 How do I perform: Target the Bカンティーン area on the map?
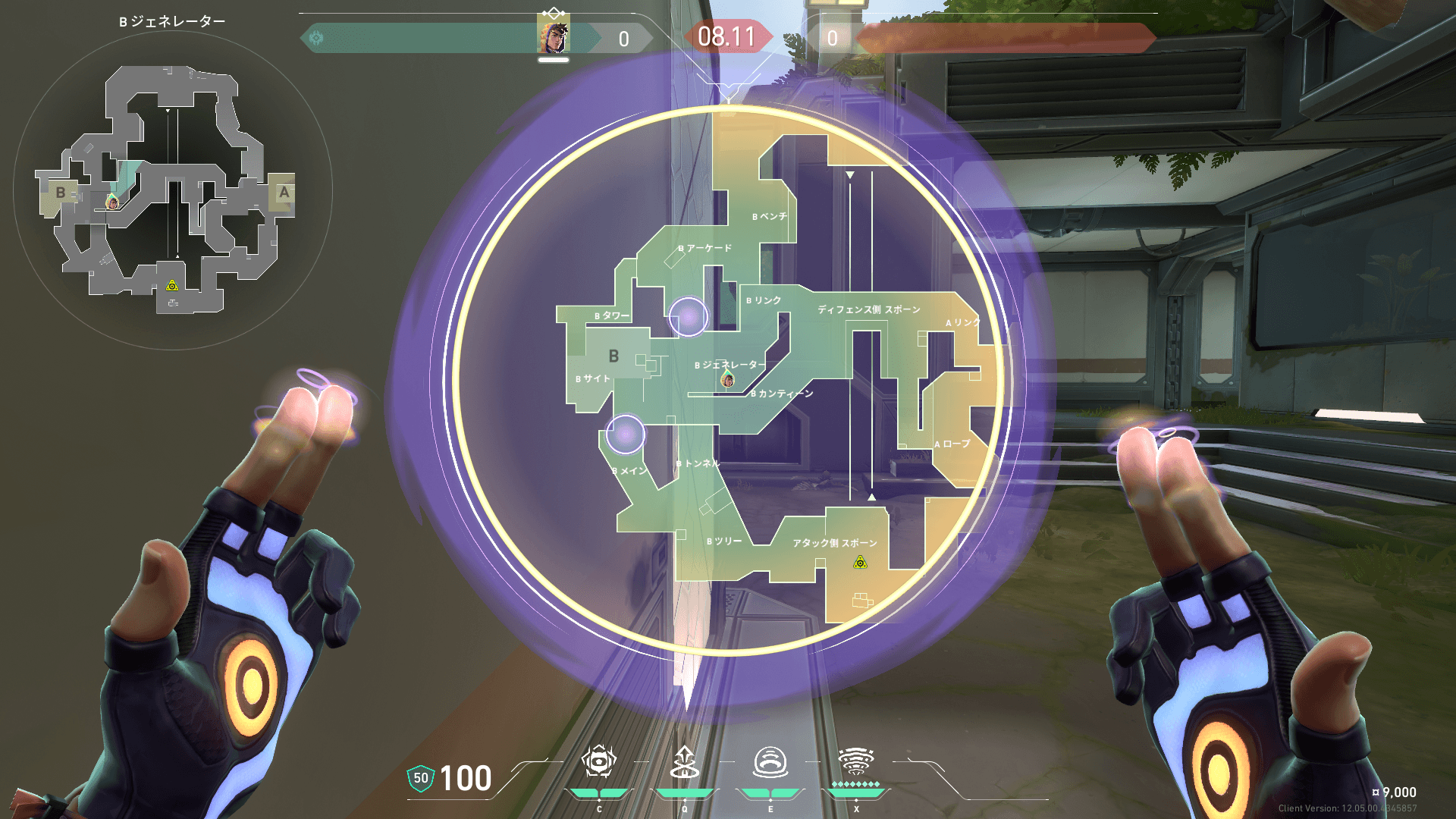tap(783, 394)
